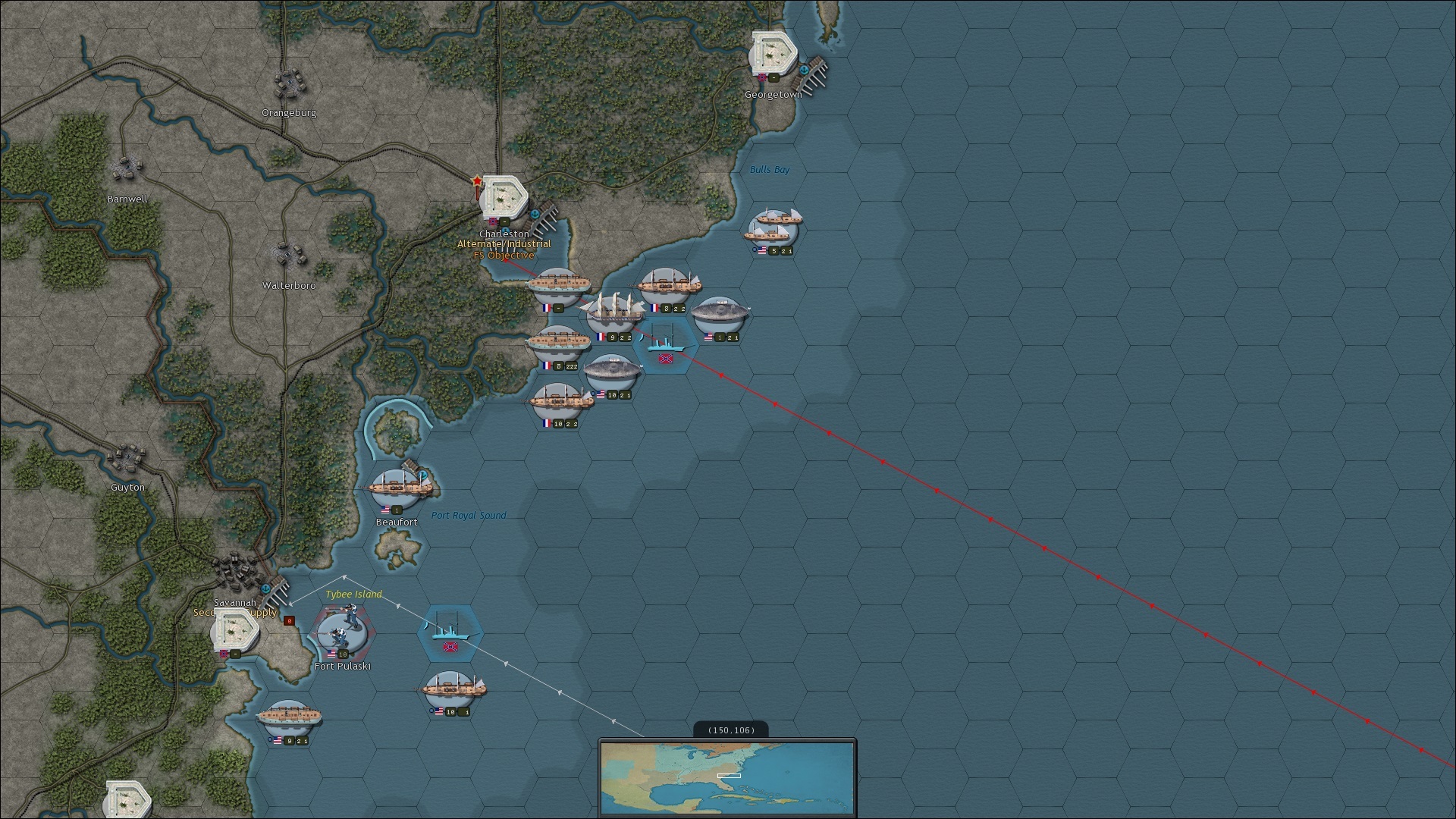1456x819 pixels.
Task: Click the yellow FS Objective label under Charleston
Action: pyautogui.click(x=503, y=256)
